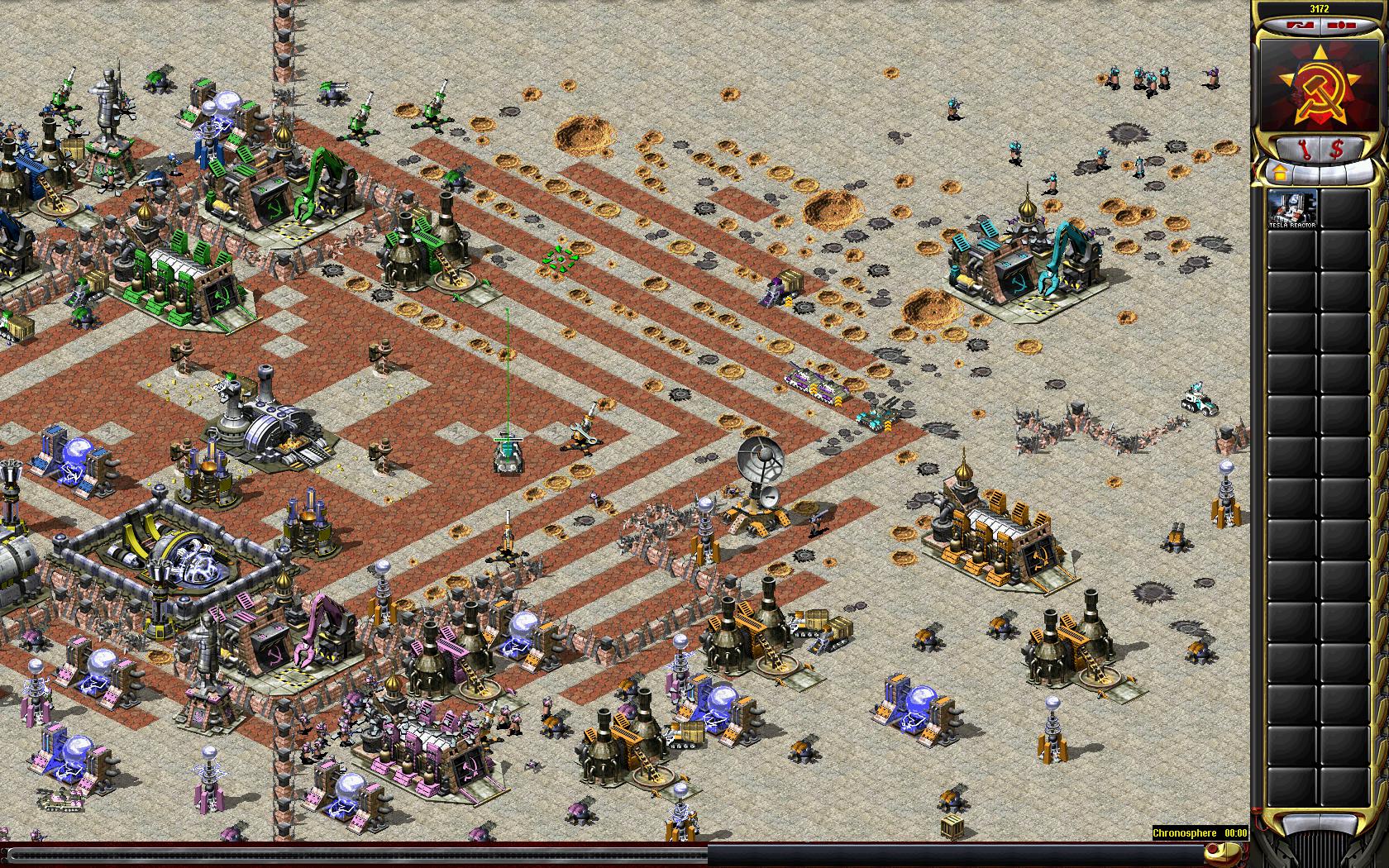Queue the Tesla Reactor build icon
The width and height of the screenshot is (1389, 868).
click(x=1292, y=208)
